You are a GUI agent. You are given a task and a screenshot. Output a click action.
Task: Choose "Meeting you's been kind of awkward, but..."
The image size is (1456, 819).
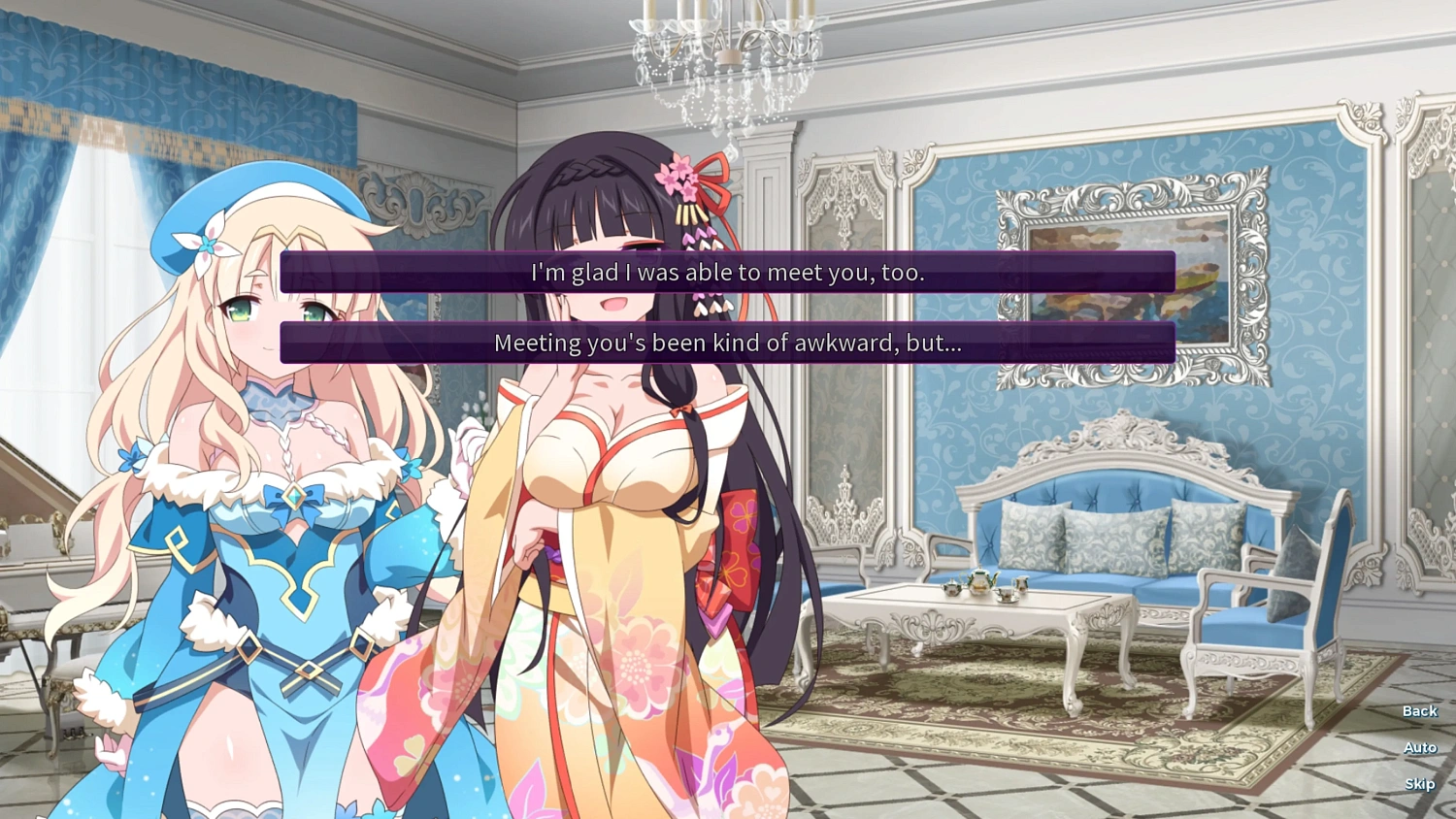(726, 343)
